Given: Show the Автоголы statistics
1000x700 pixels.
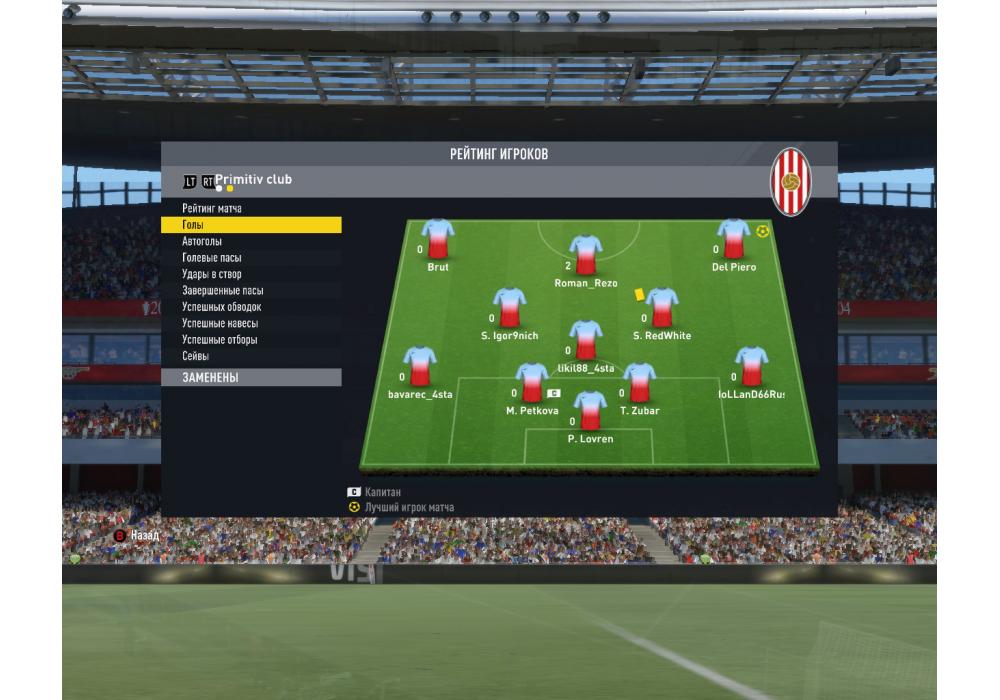Looking at the screenshot, I should [202, 242].
